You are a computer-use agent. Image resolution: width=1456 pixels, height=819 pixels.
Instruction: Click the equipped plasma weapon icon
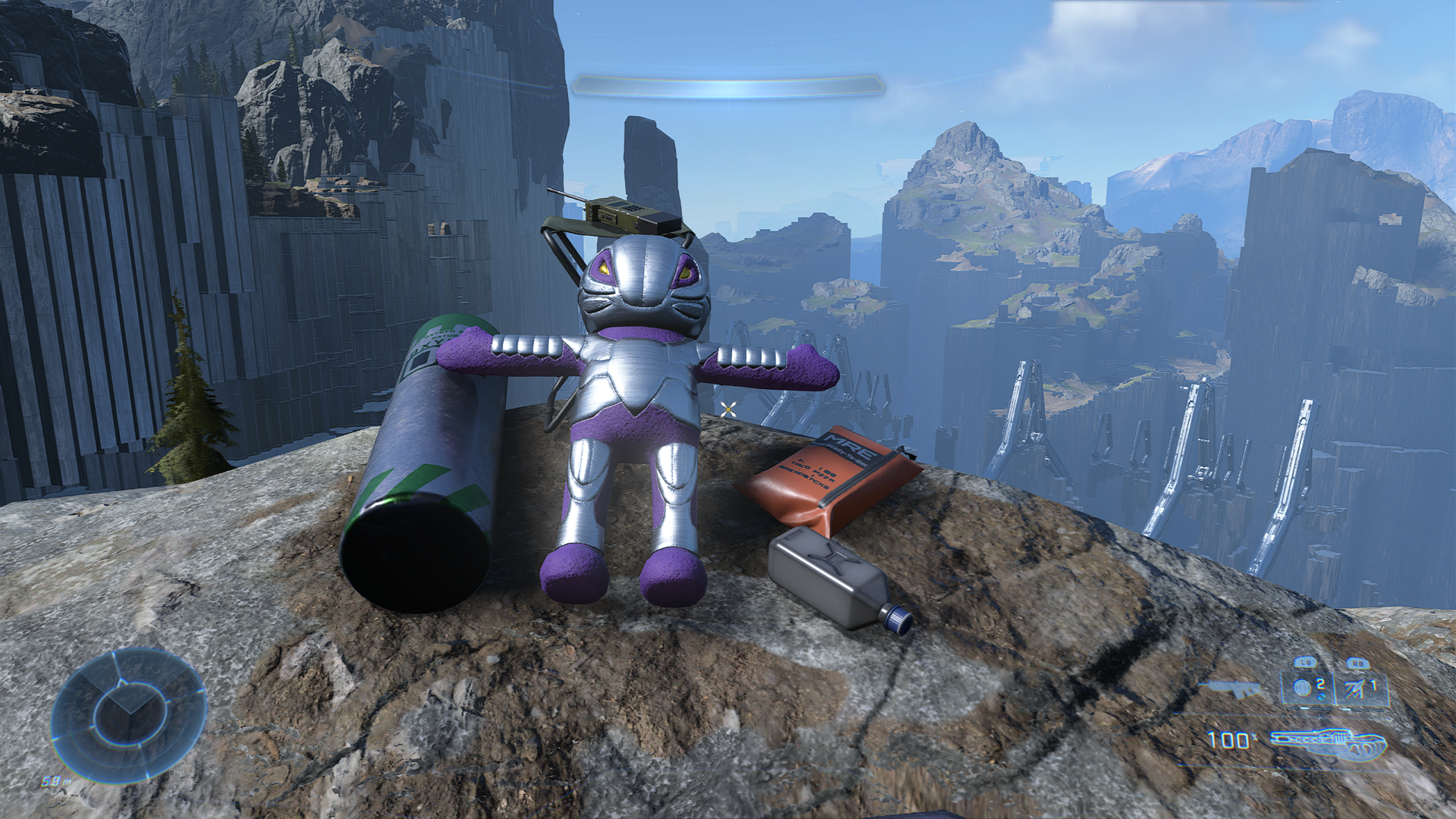(x=1328, y=743)
